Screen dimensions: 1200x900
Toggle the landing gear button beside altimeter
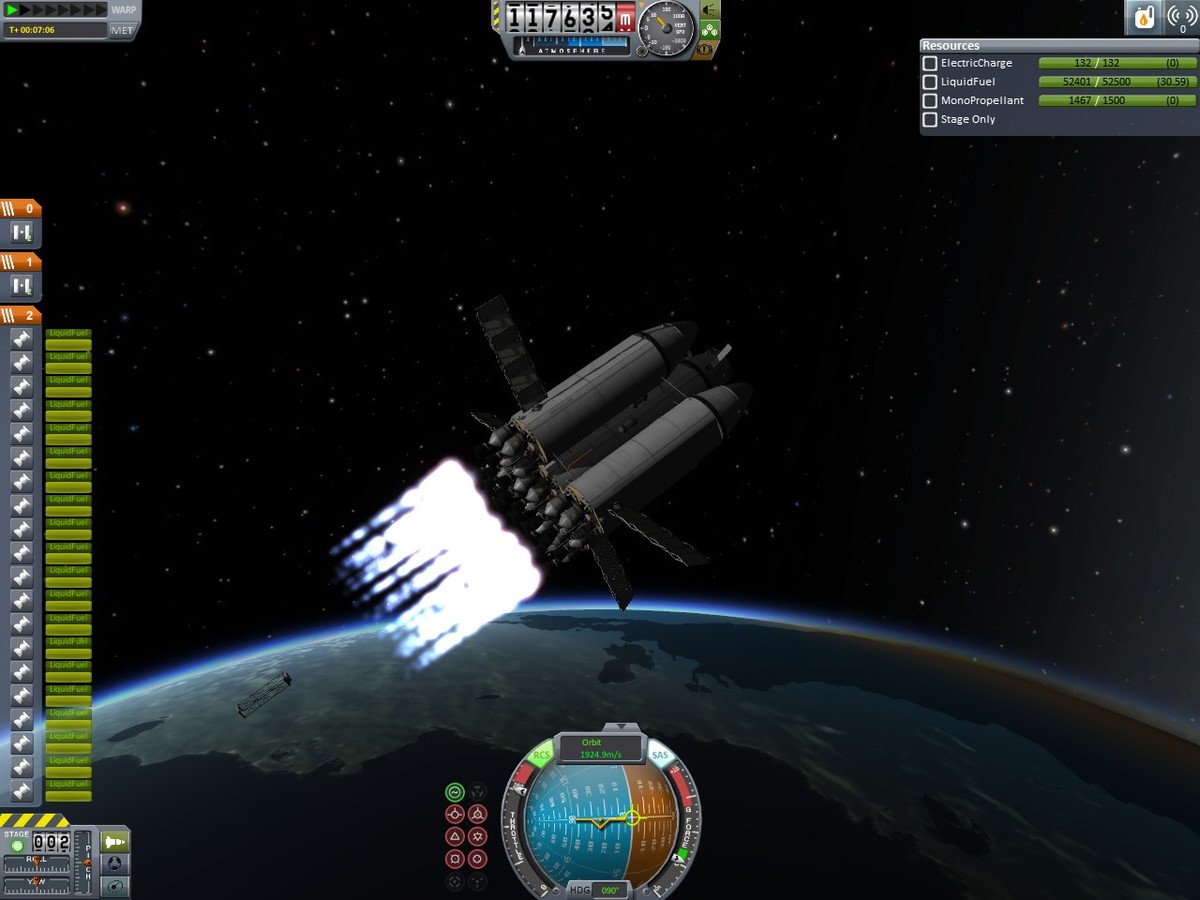coord(709,29)
